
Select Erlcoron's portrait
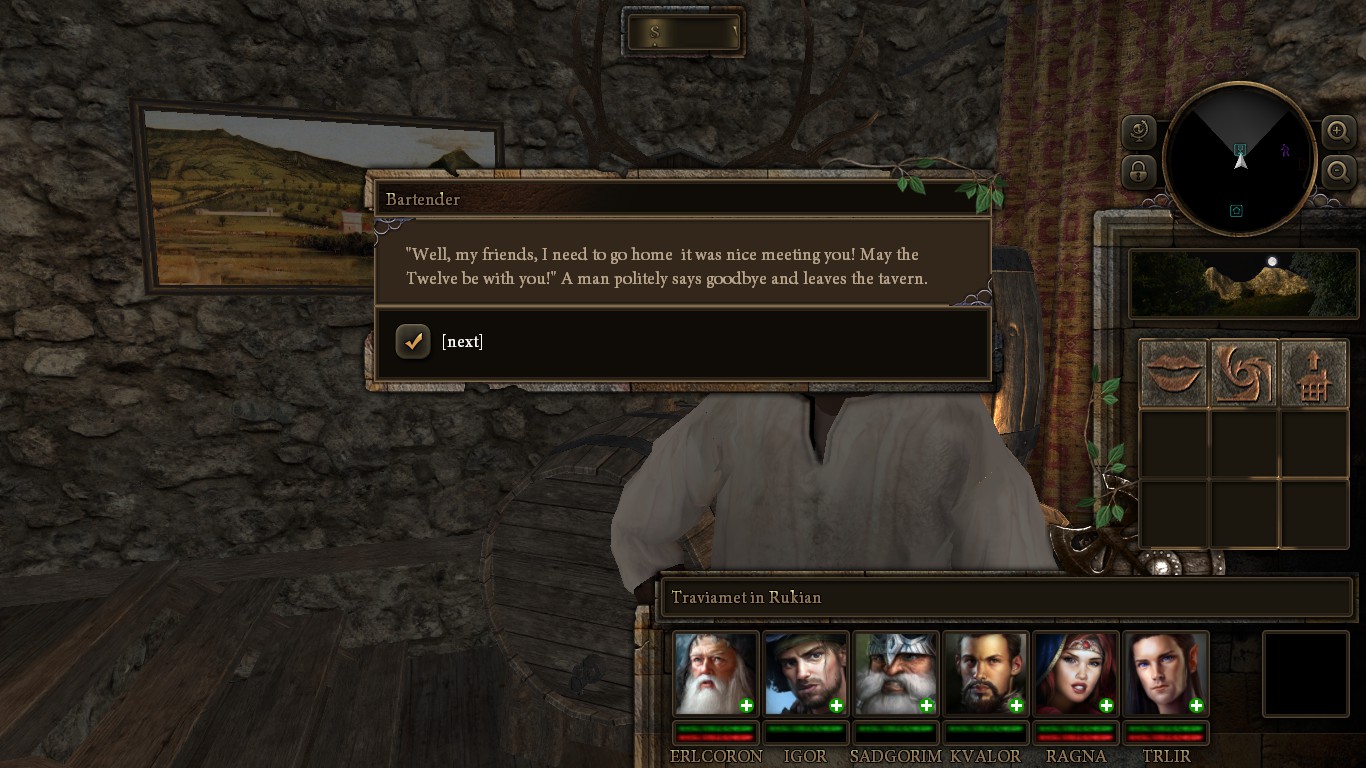(x=715, y=674)
